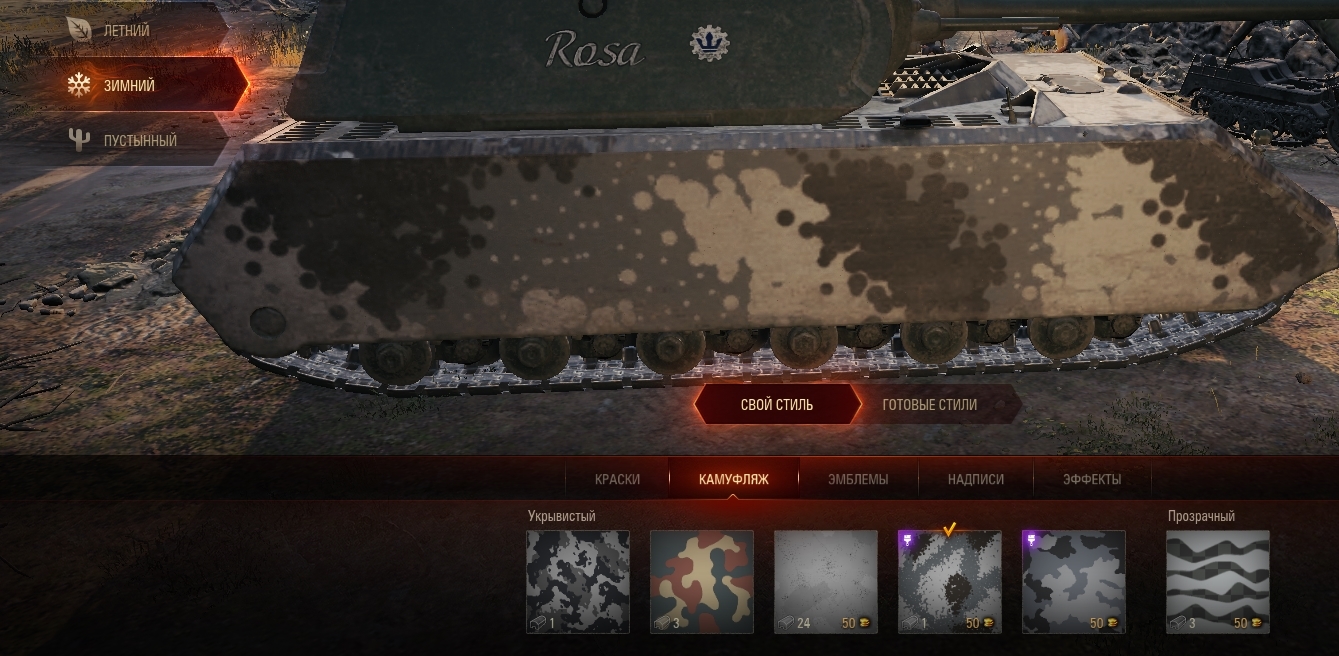Open the Готовые стили section
1339x656 pixels.
point(930,405)
